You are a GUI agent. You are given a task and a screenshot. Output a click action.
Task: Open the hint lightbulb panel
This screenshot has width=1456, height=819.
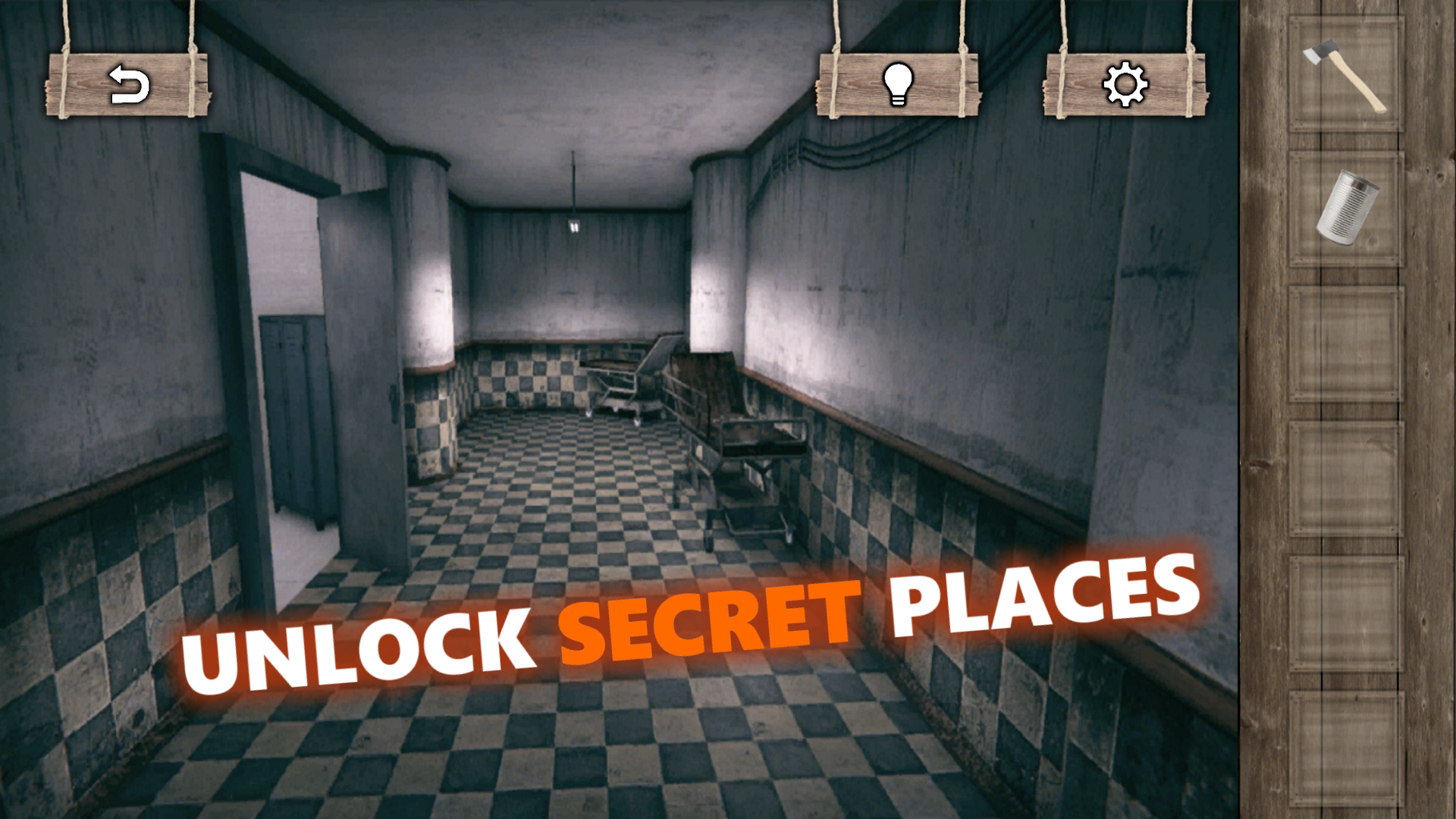(x=899, y=83)
